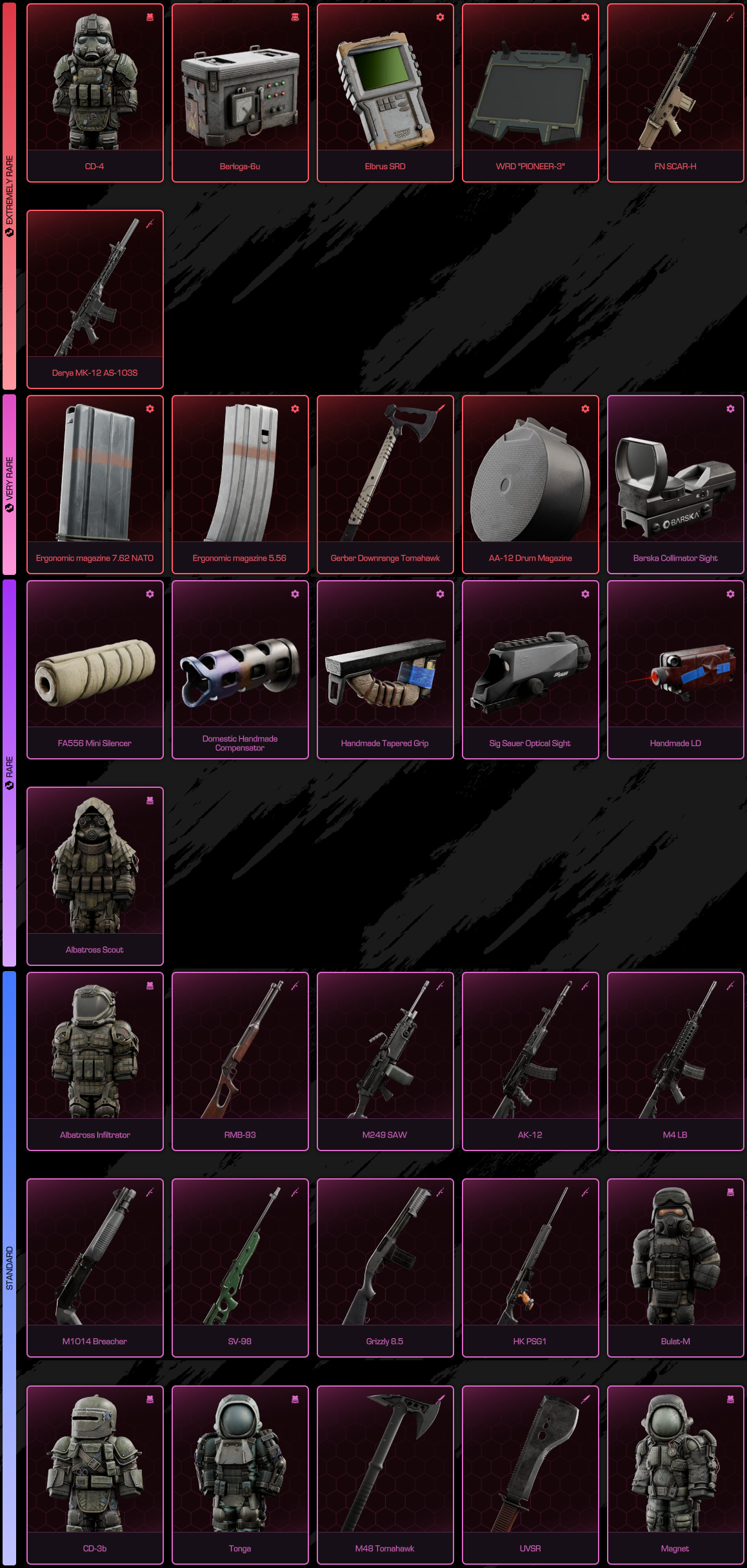Open the Albatross Scout suit card

pyautogui.click(x=95, y=876)
